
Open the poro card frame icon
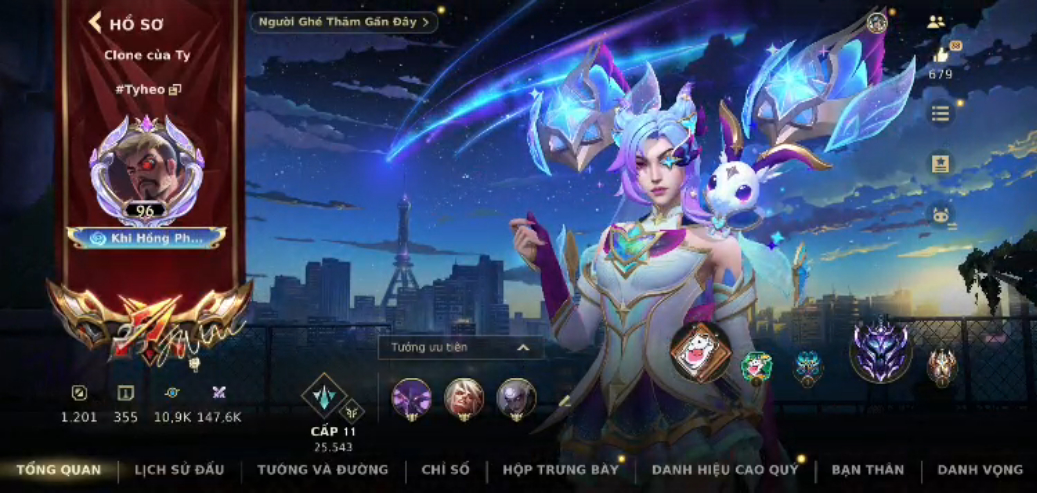(x=699, y=354)
